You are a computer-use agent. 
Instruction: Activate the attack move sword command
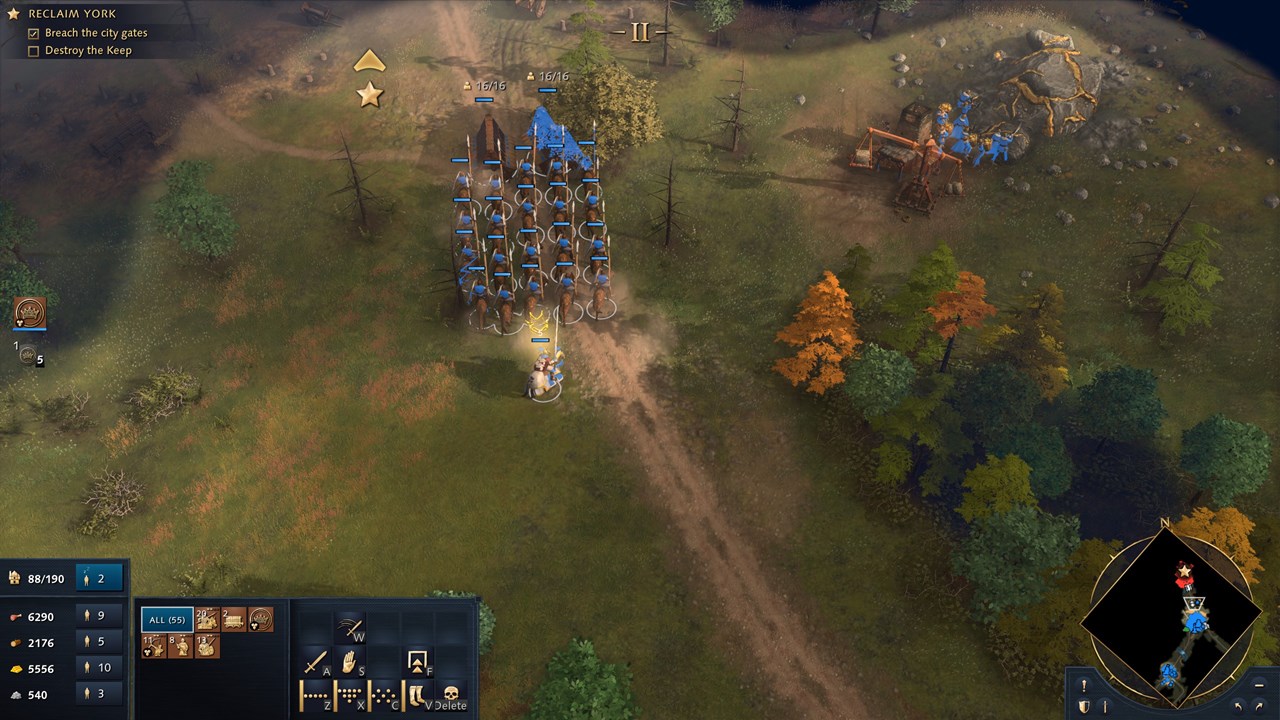pyautogui.click(x=316, y=662)
